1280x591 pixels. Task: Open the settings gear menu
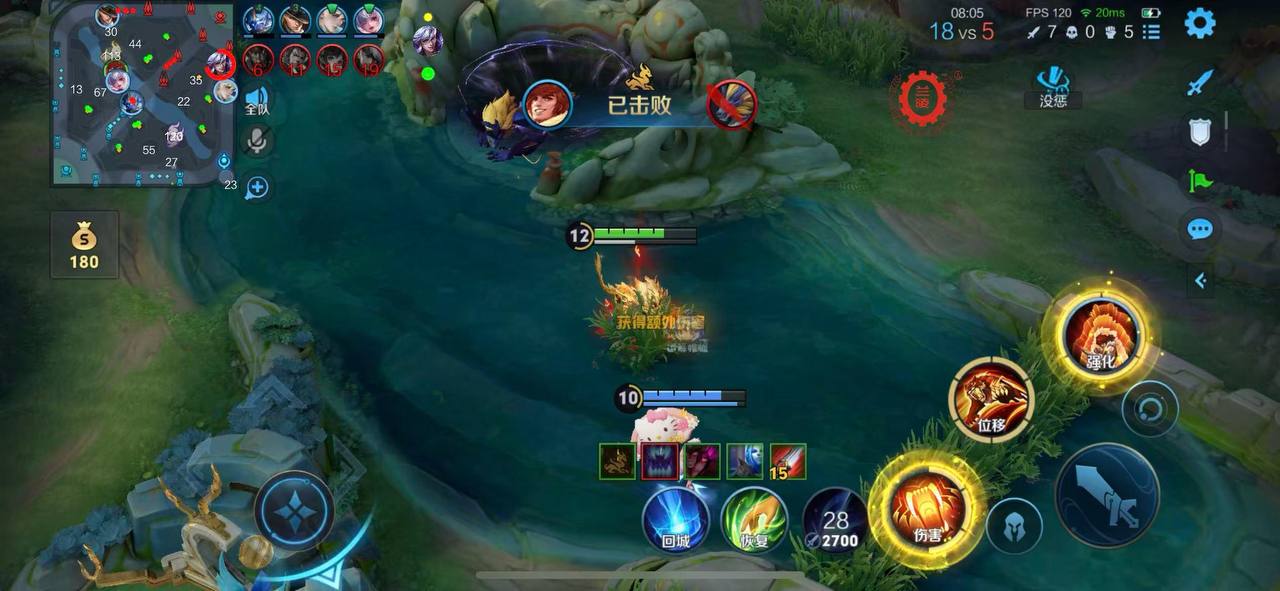pos(1199,23)
